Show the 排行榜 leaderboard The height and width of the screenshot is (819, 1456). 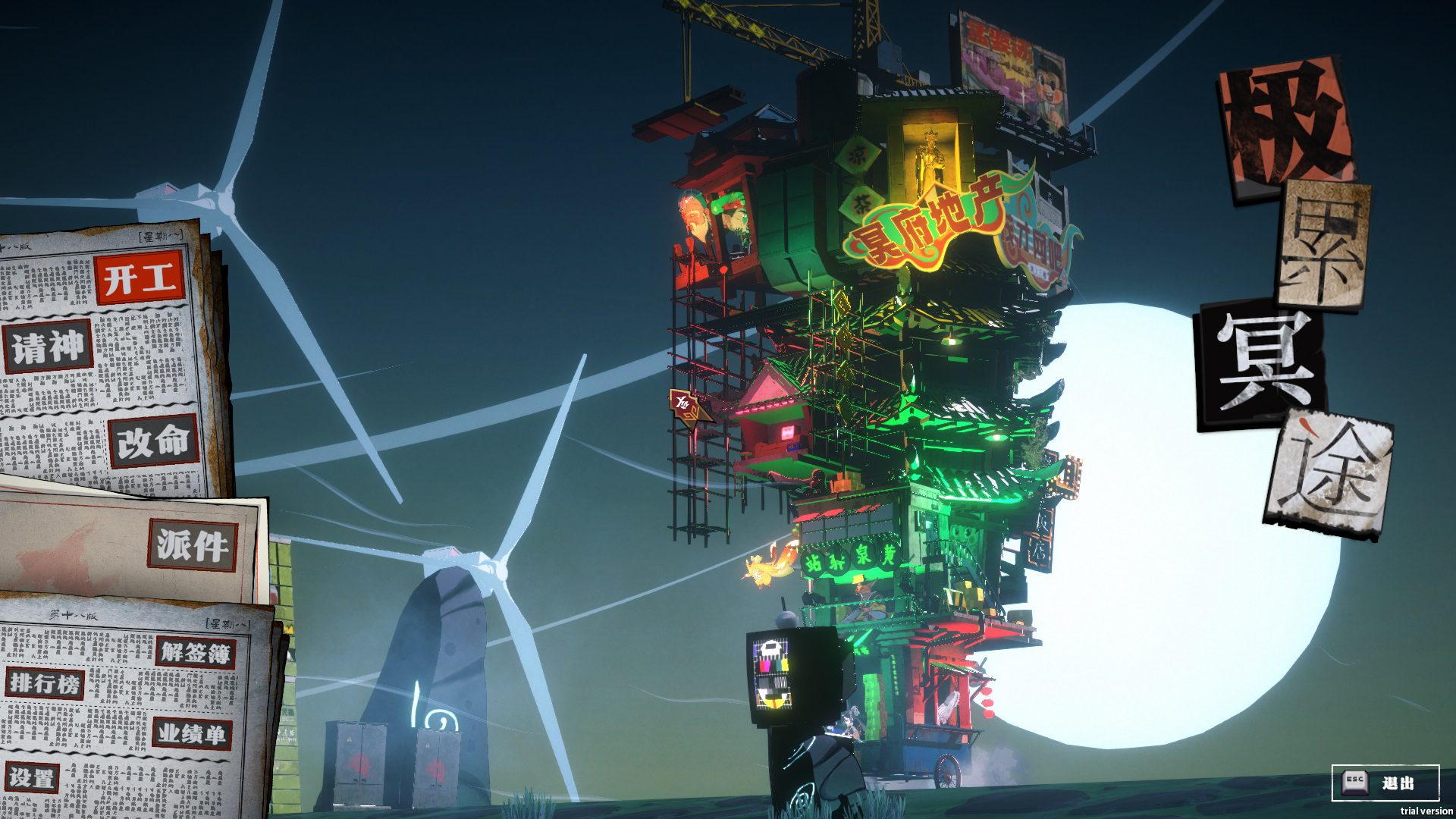coord(45,683)
